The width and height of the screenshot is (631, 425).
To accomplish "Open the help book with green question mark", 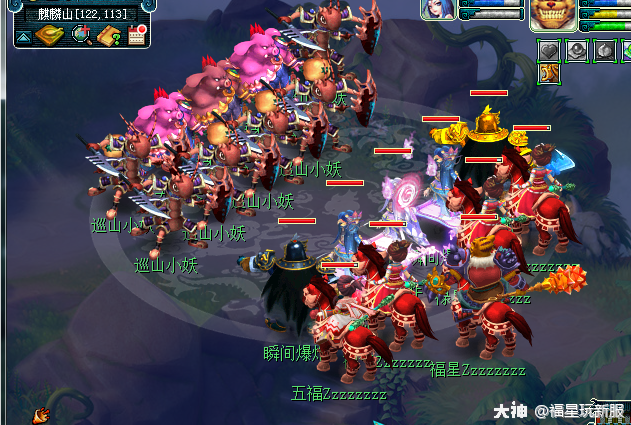I will tap(109, 36).
